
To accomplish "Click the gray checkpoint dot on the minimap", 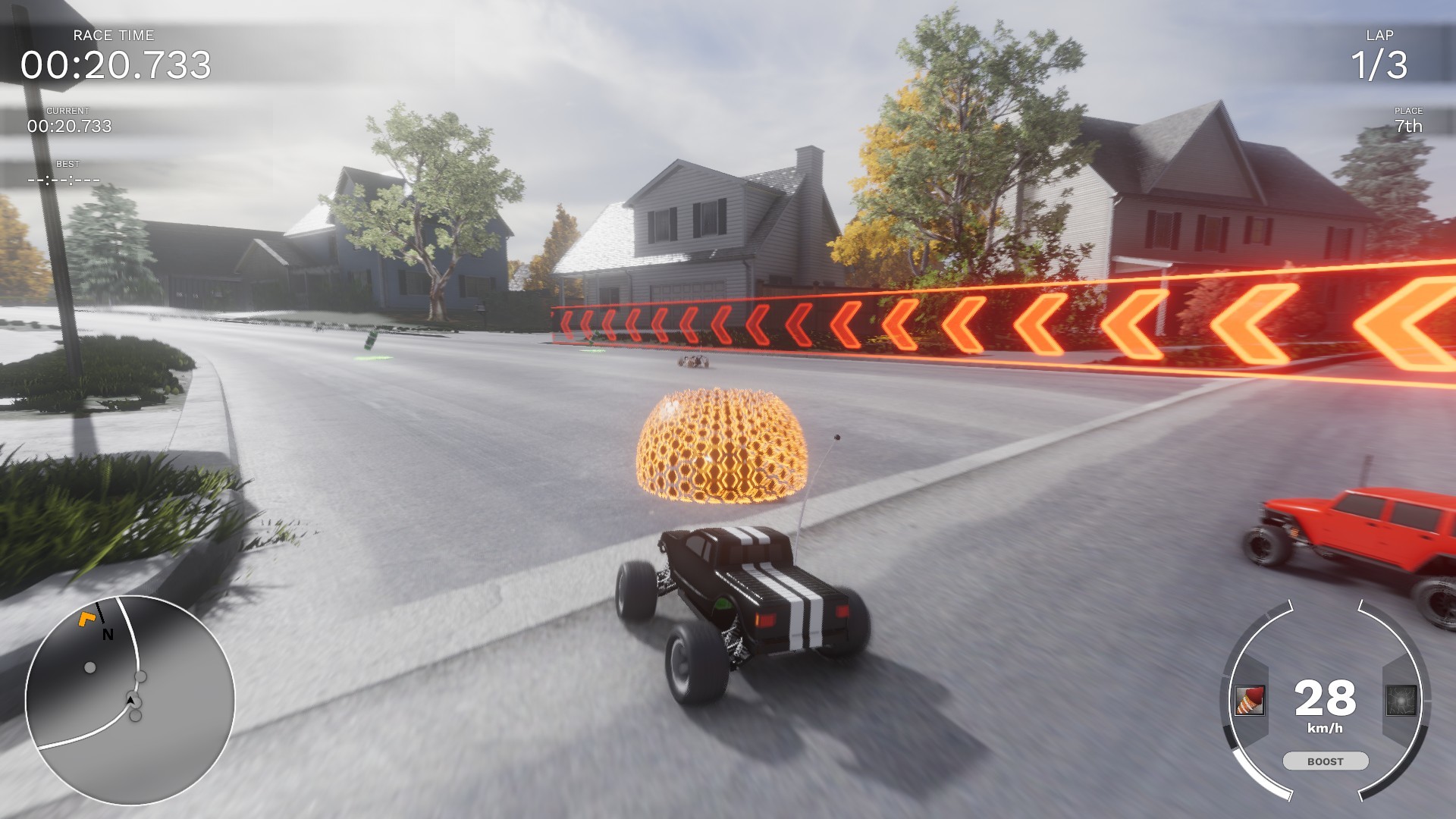I will (x=91, y=669).
